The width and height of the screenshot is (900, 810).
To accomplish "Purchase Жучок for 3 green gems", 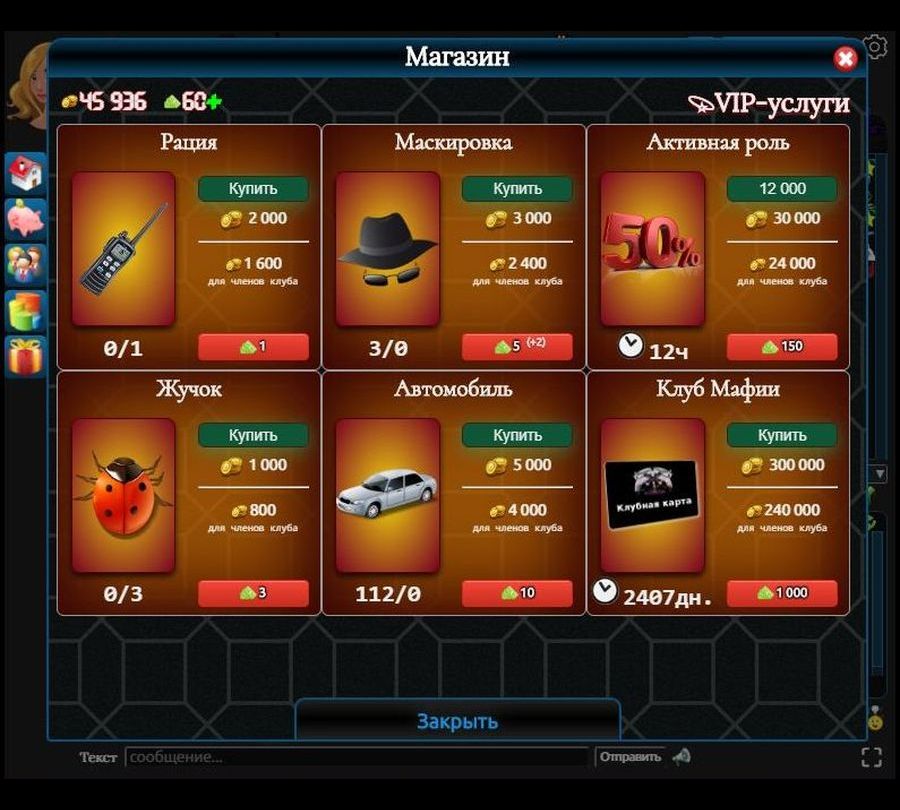I will [253, 593].
